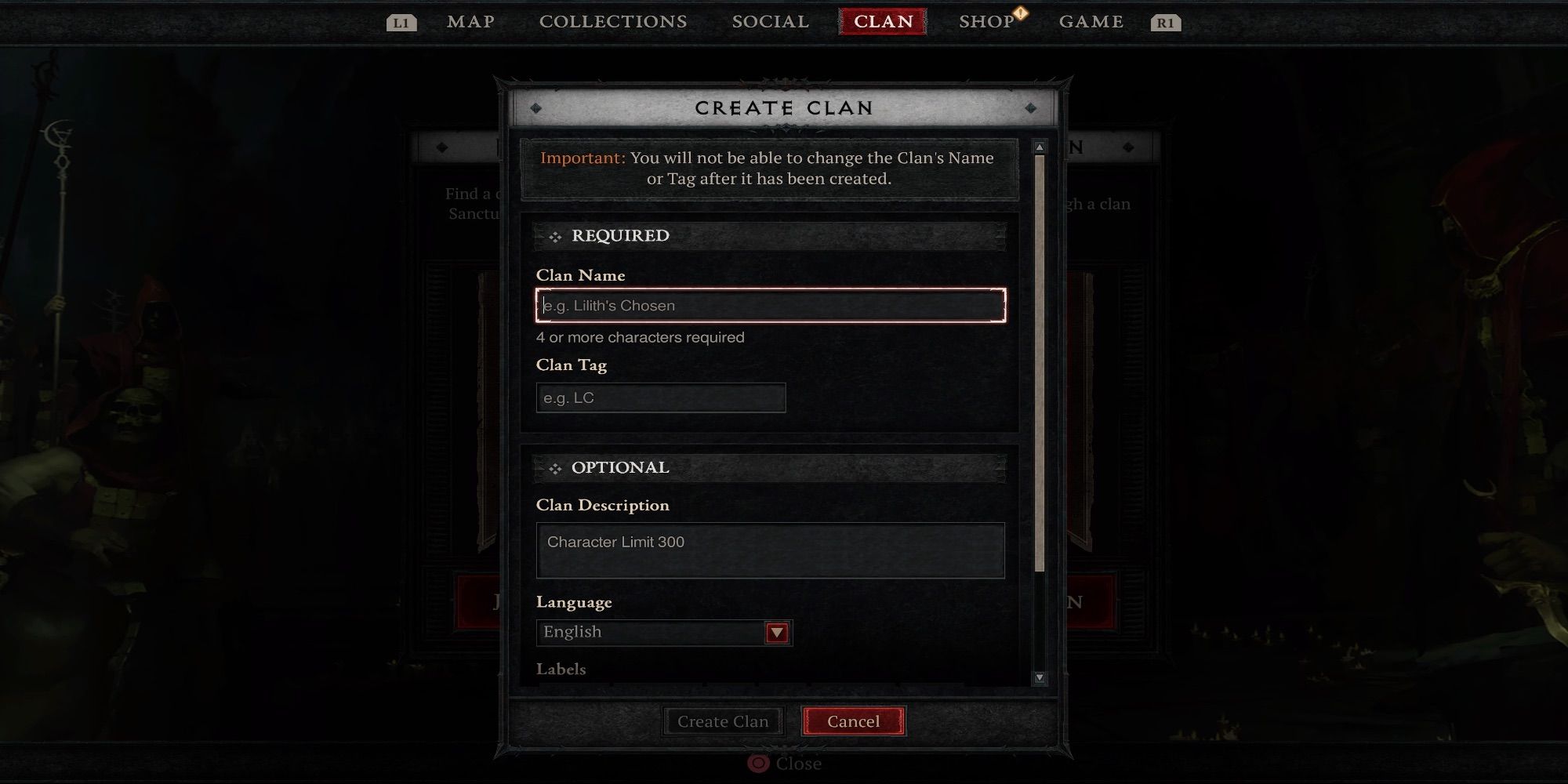Viewport: 1568px width, 784px height.
Task: Click the red arrow next to English
Action: [777, 632]
